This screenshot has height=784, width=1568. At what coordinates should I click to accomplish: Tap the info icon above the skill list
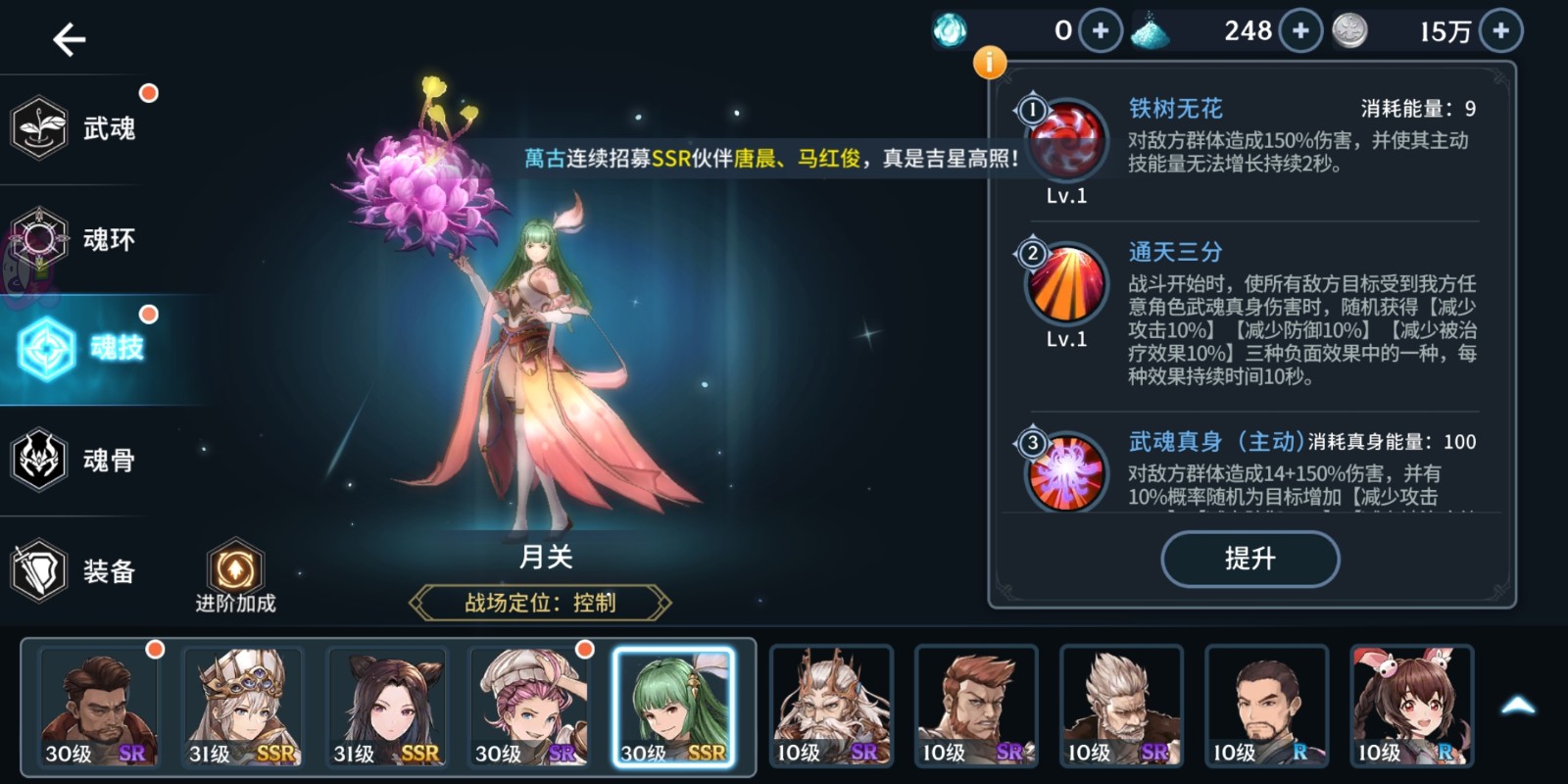[989, 63]
